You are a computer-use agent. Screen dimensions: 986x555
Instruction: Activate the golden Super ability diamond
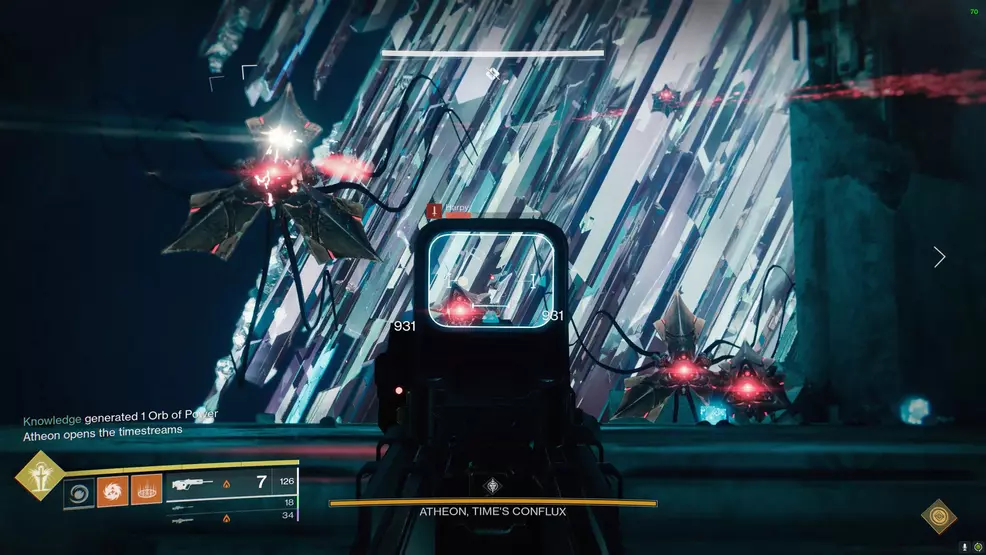[x=39, y=475]
